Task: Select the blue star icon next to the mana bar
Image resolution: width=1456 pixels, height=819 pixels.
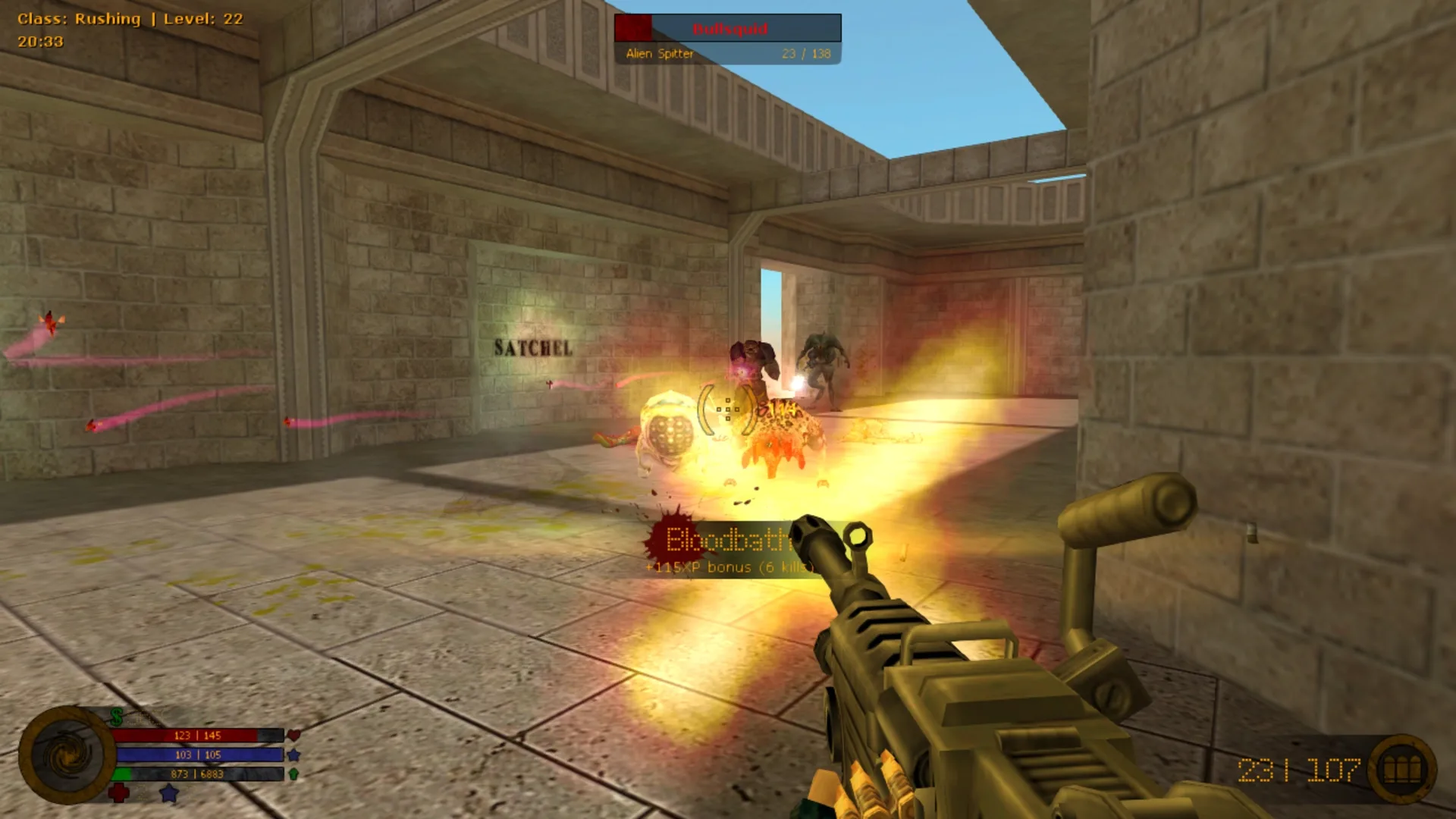Action: (x=293, y=755)
